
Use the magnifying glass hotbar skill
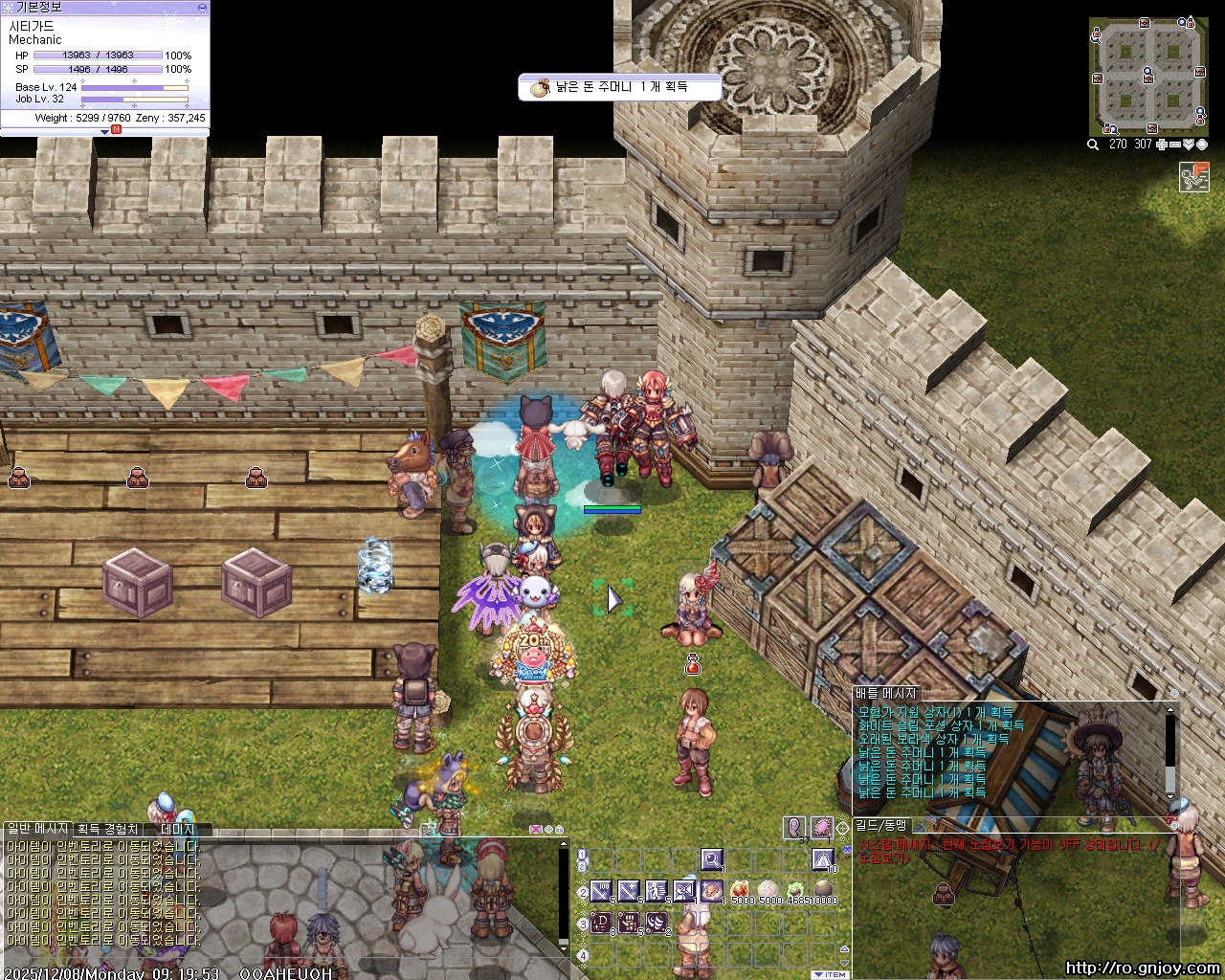(x=711, y=859)
